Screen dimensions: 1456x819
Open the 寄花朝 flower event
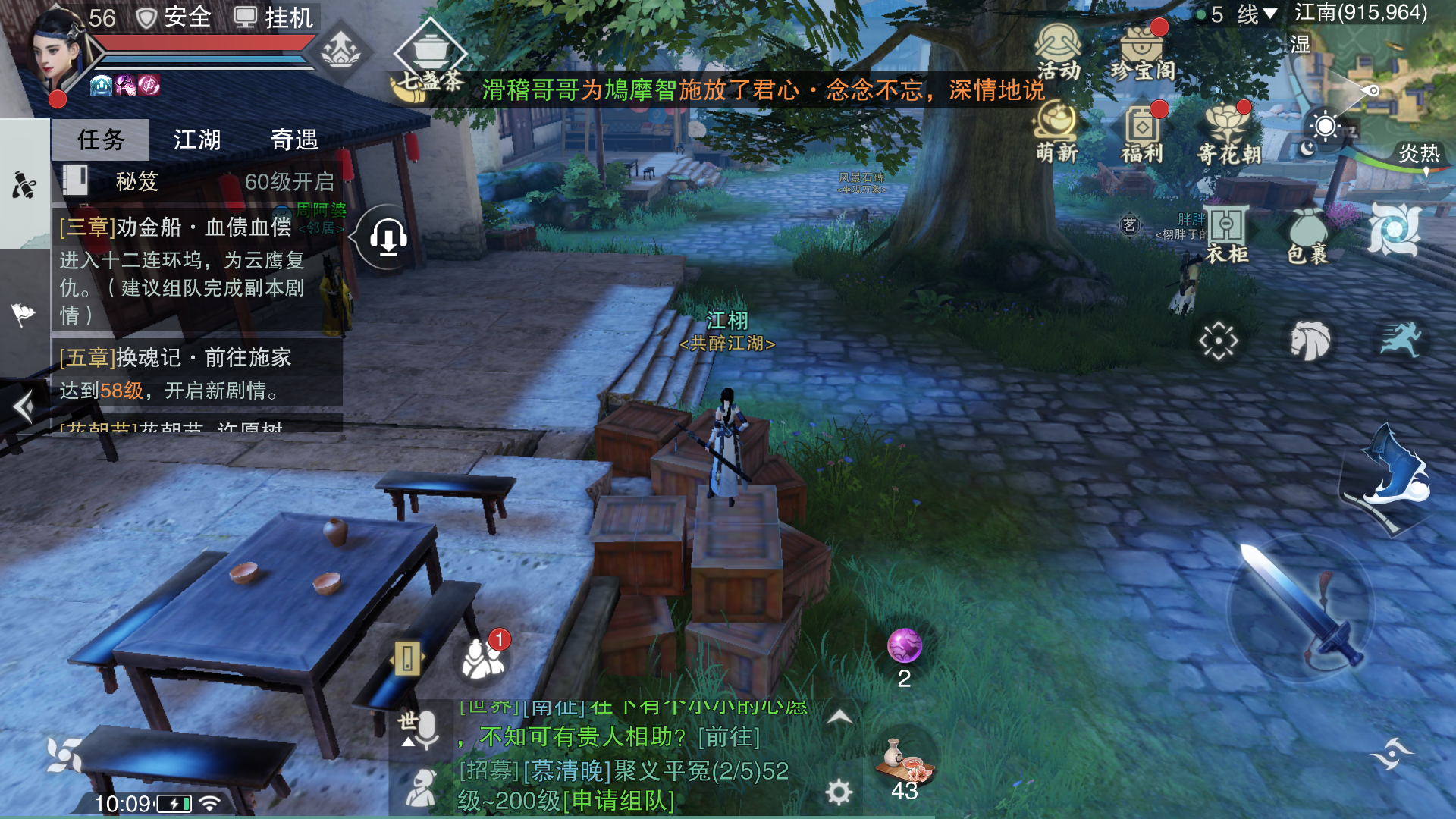tap(1228, 135)
